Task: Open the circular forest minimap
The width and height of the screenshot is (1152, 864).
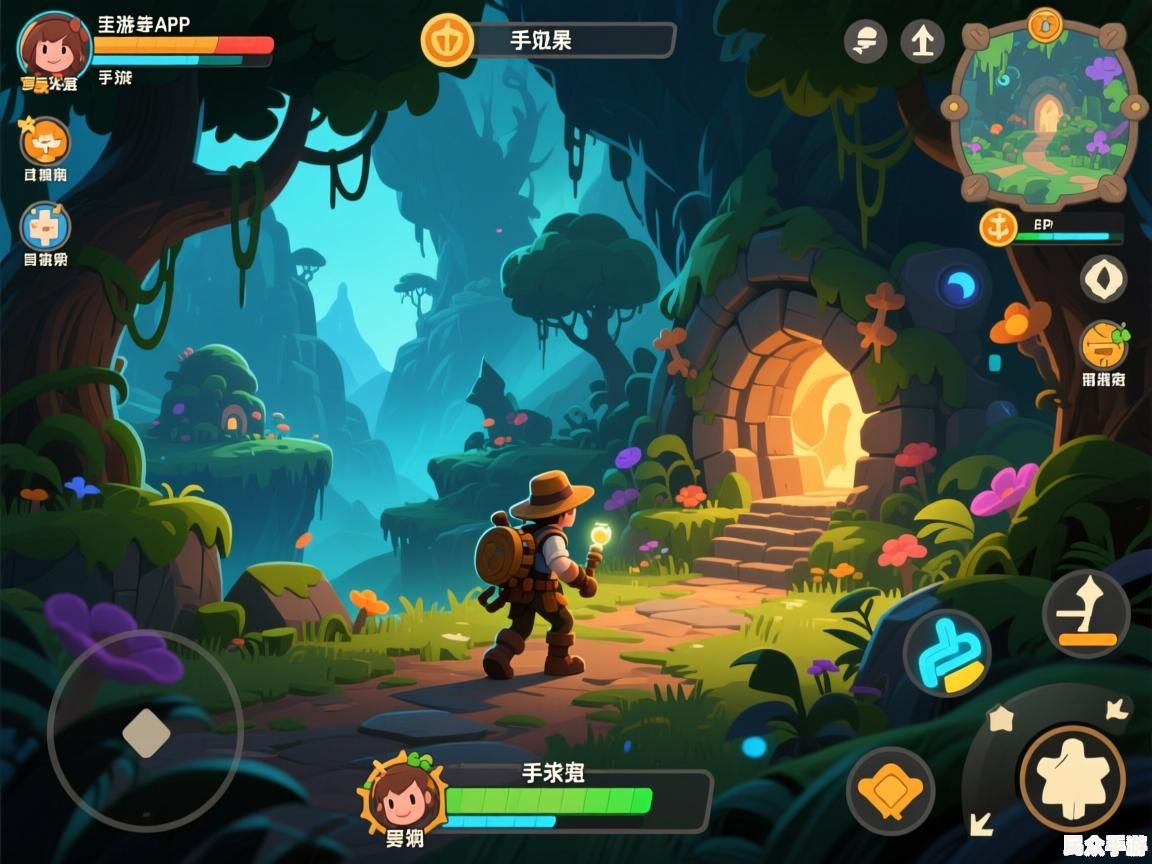Action: click(x=1045, y=112)
